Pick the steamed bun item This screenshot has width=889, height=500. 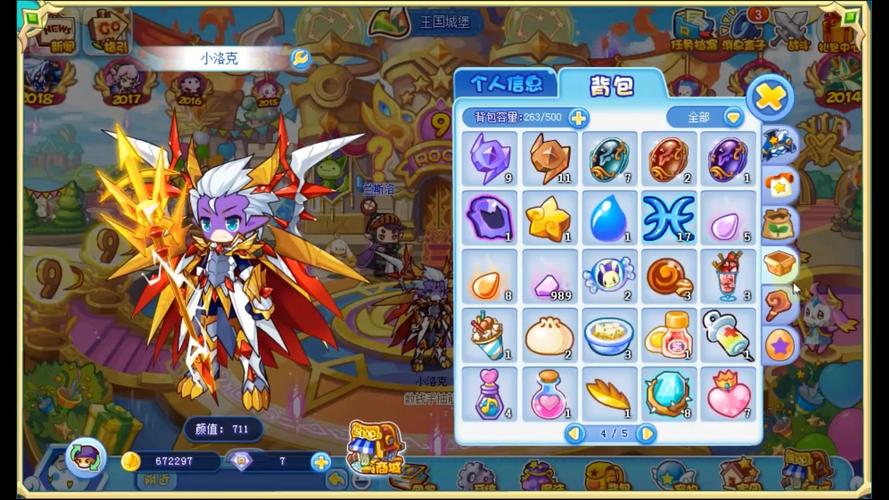tap(549, 335)
